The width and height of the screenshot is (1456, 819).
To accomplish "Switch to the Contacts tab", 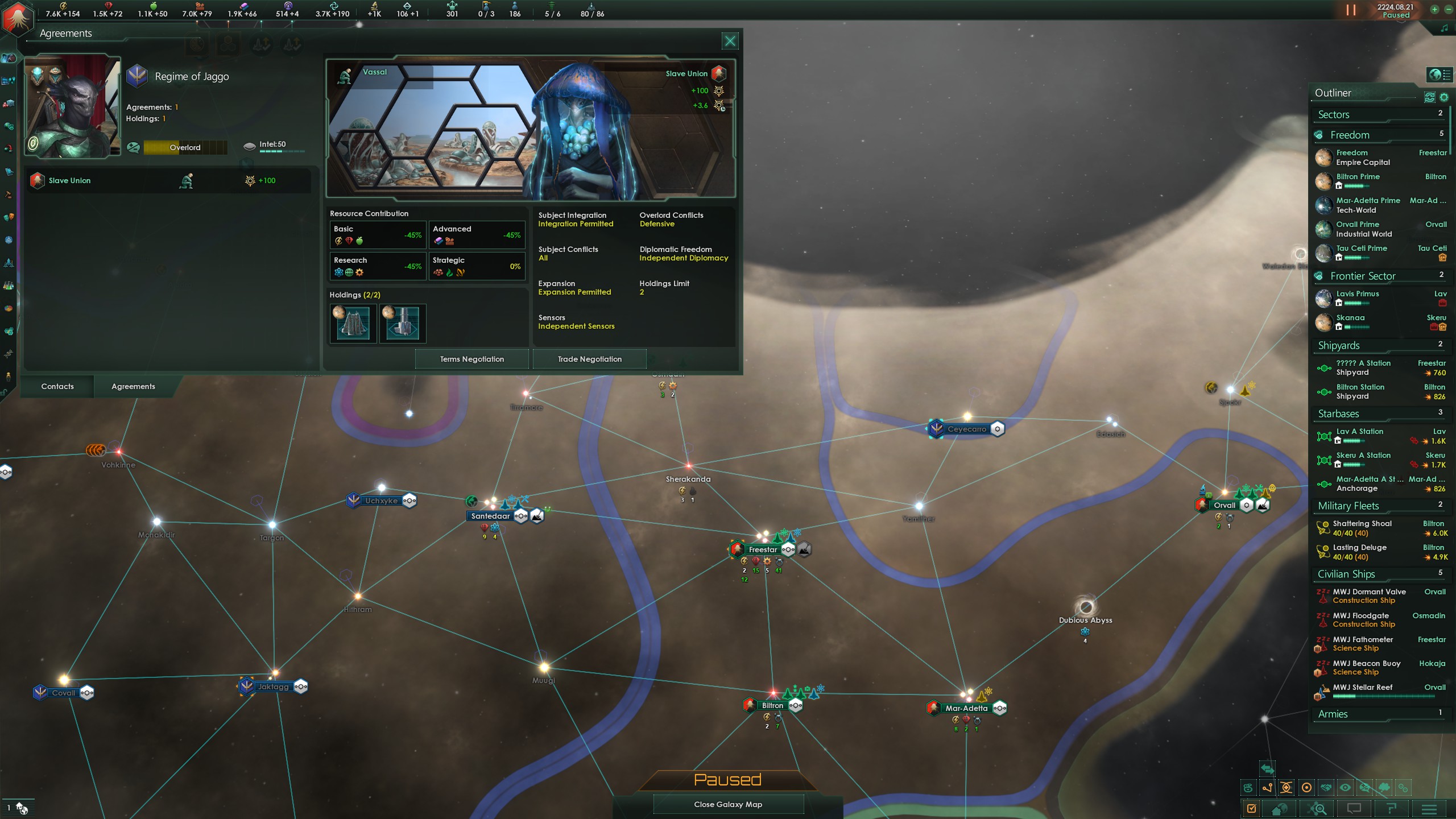I will pyautogui.click(x=57, y=386).
